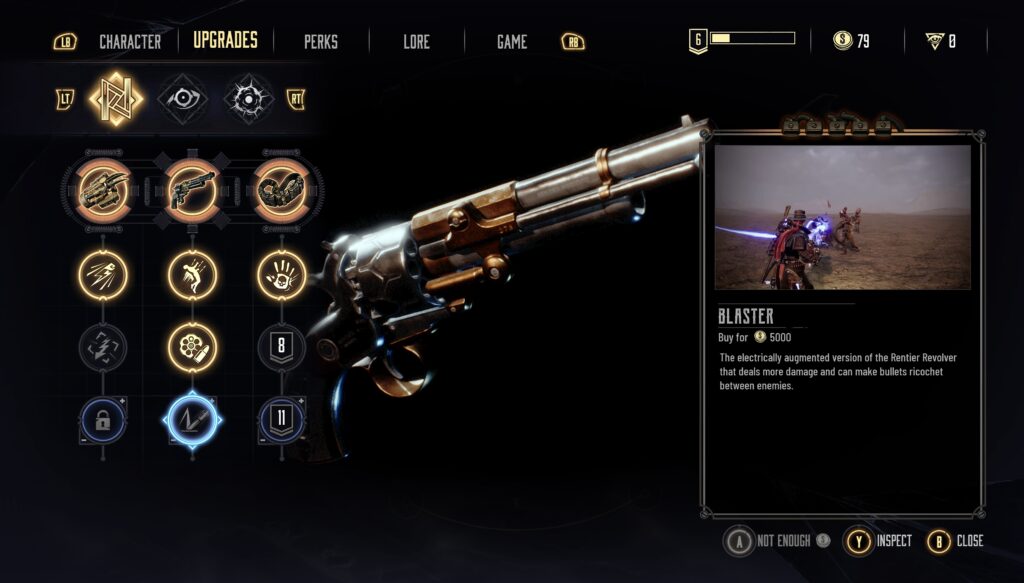This screenshot has width=1024, height=583.
Task: Go to the Lore tab
Action: [x=416, y=42]
